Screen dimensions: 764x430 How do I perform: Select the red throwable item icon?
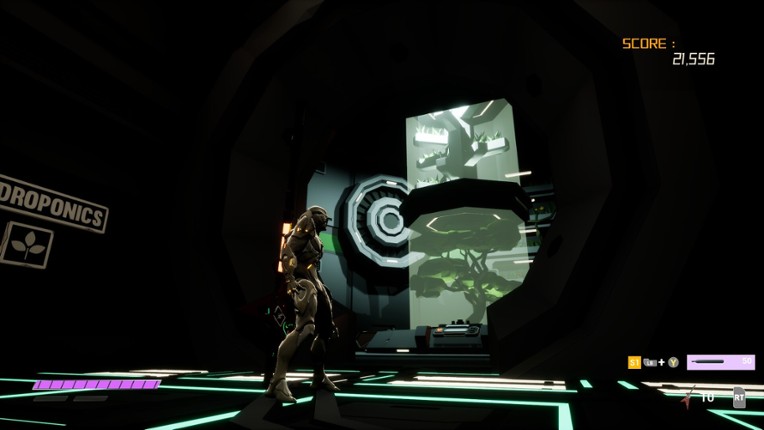pyautogui.click(x=688, y=397)
